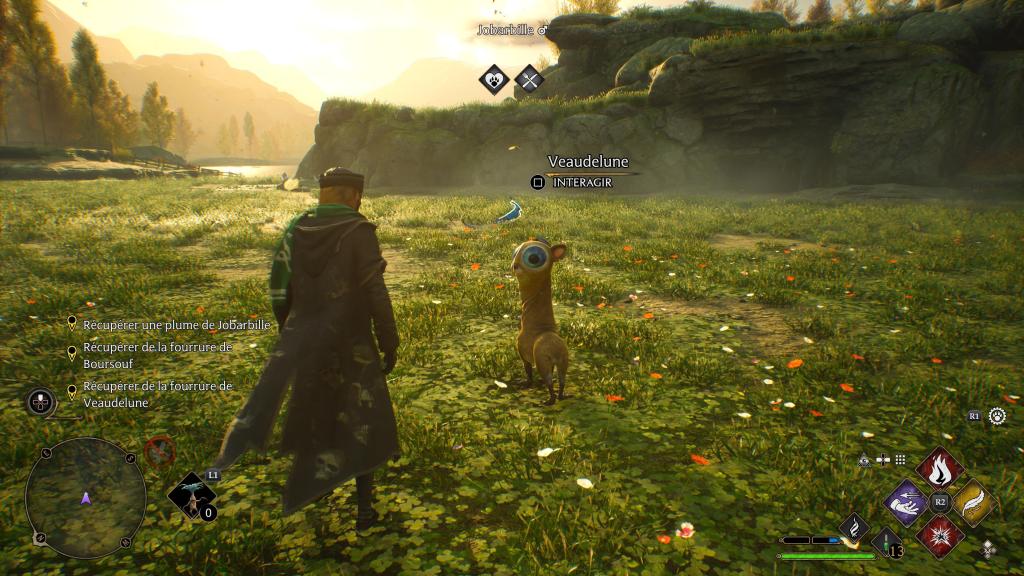Viewport: 1024px width, 576px height.
Task: Select objective 'Récupérer de la fourrure de Boursouf'
Action: click(157, 354)
